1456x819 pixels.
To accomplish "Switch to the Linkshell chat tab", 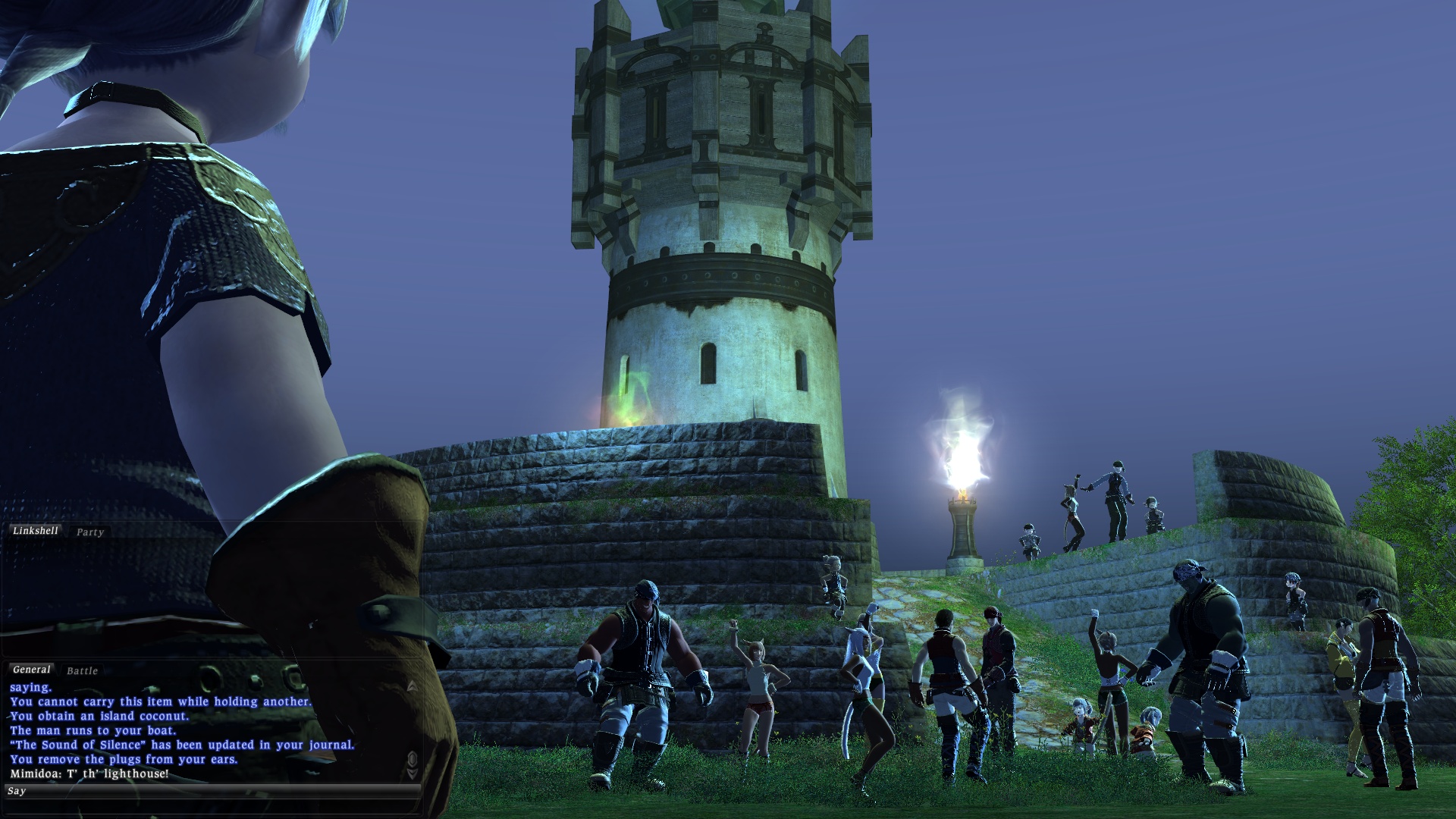I will 35,531.
